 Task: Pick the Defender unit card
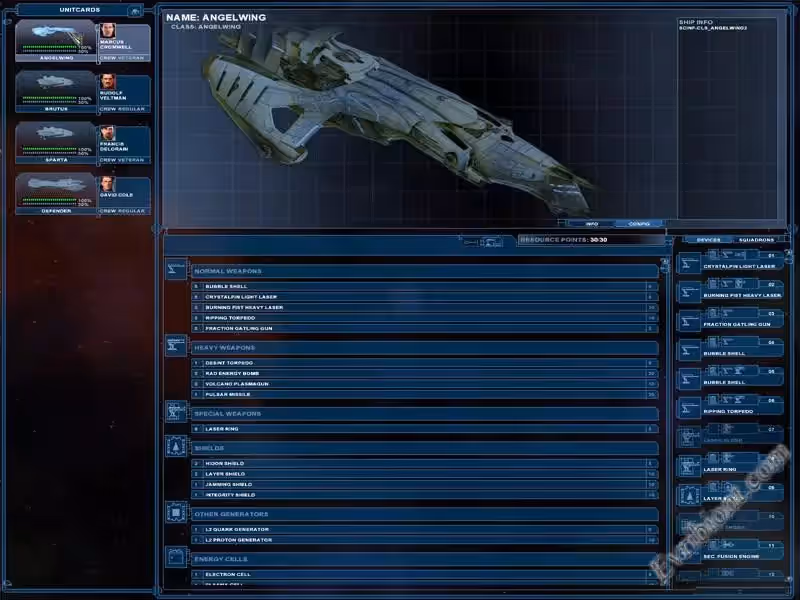pyautogui.click(x=57, y=194)
